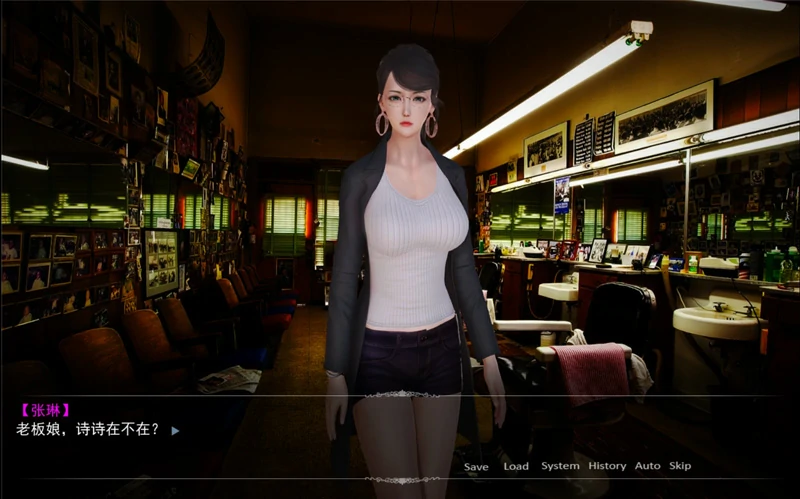
Task: Open the System settings
Action: (x=560, y=466)
